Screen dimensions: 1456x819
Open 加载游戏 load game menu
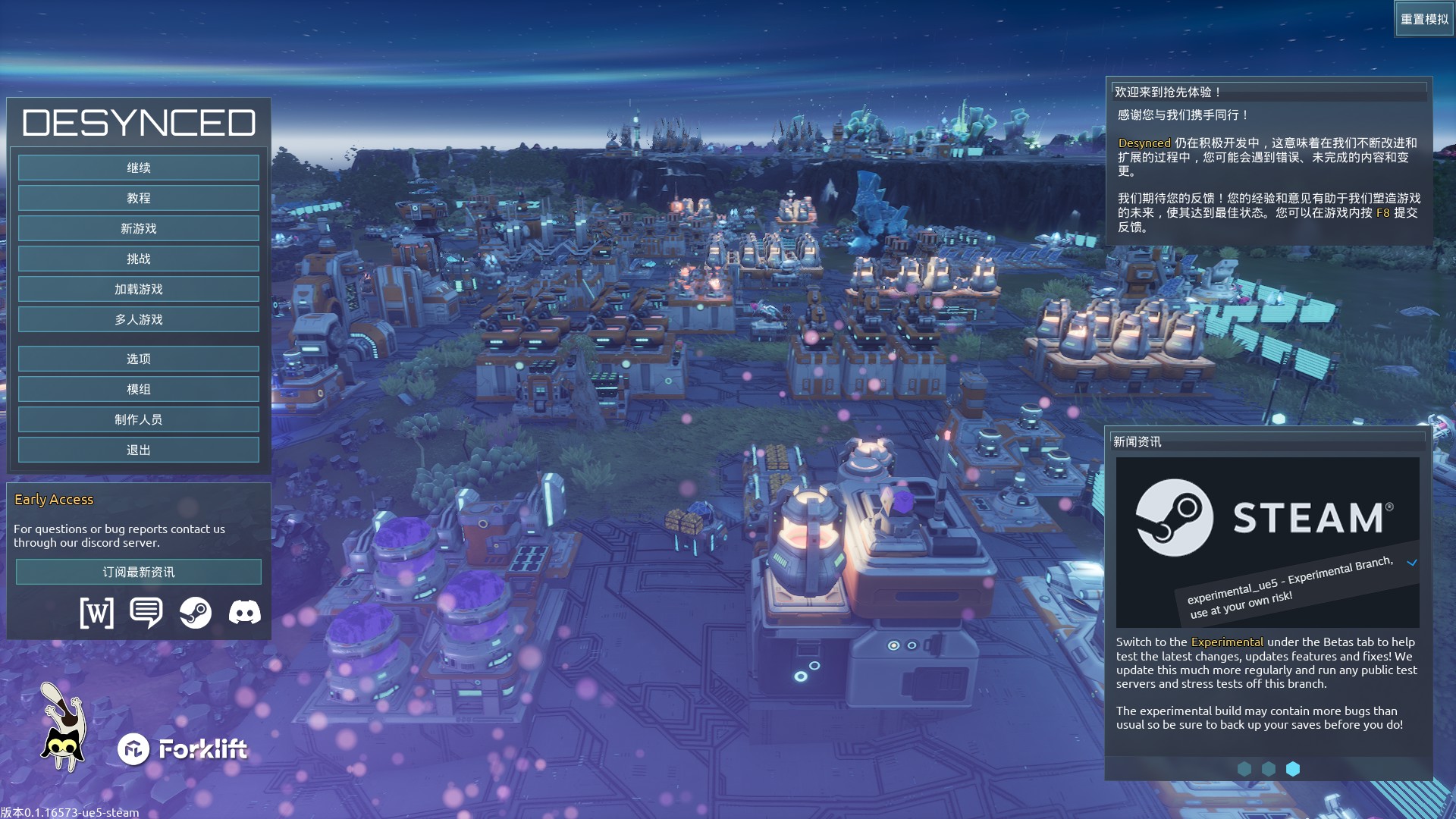(x=139, y=289)
